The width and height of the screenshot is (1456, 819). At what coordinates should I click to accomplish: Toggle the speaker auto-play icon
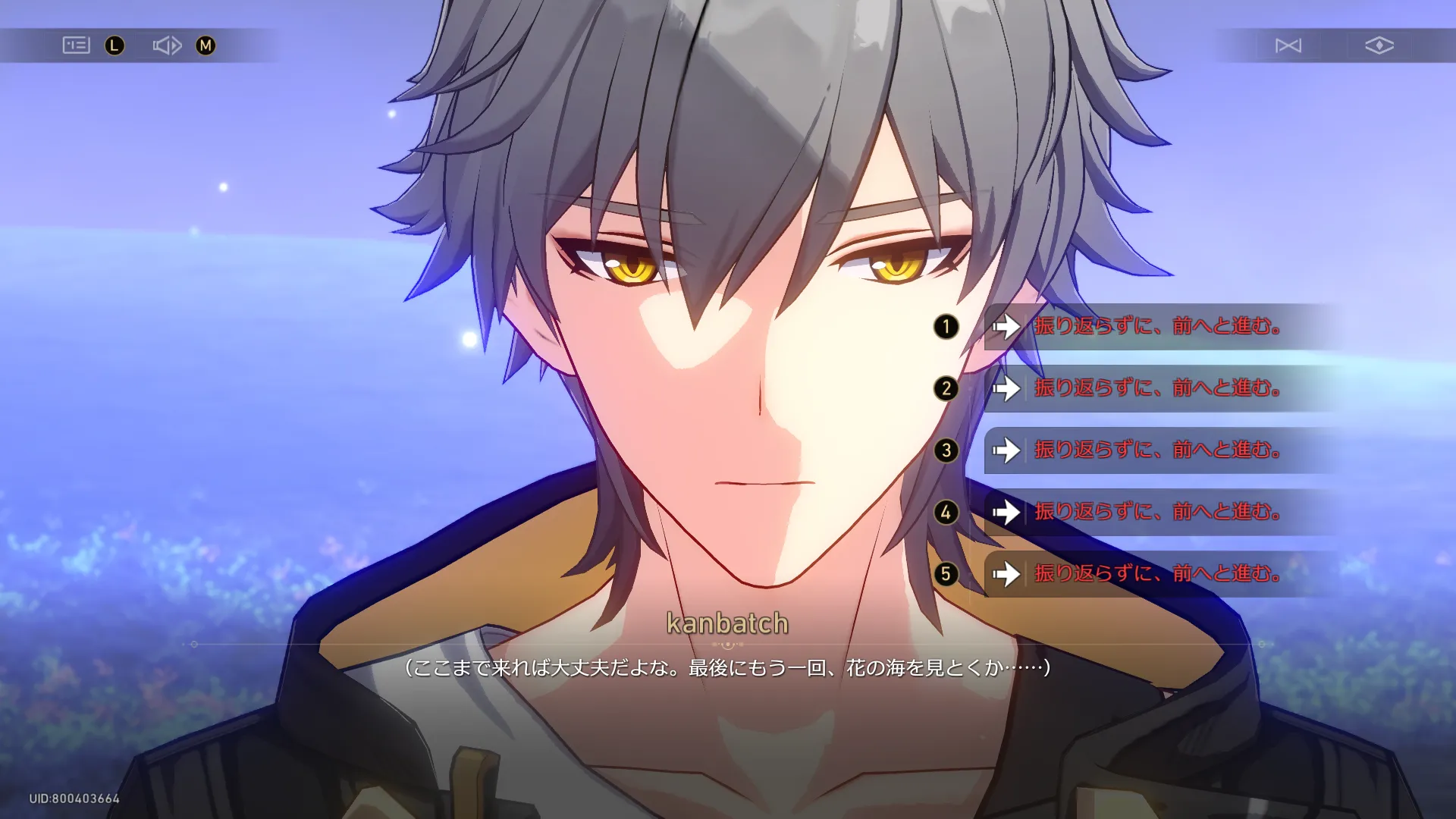tap(167, 45)
